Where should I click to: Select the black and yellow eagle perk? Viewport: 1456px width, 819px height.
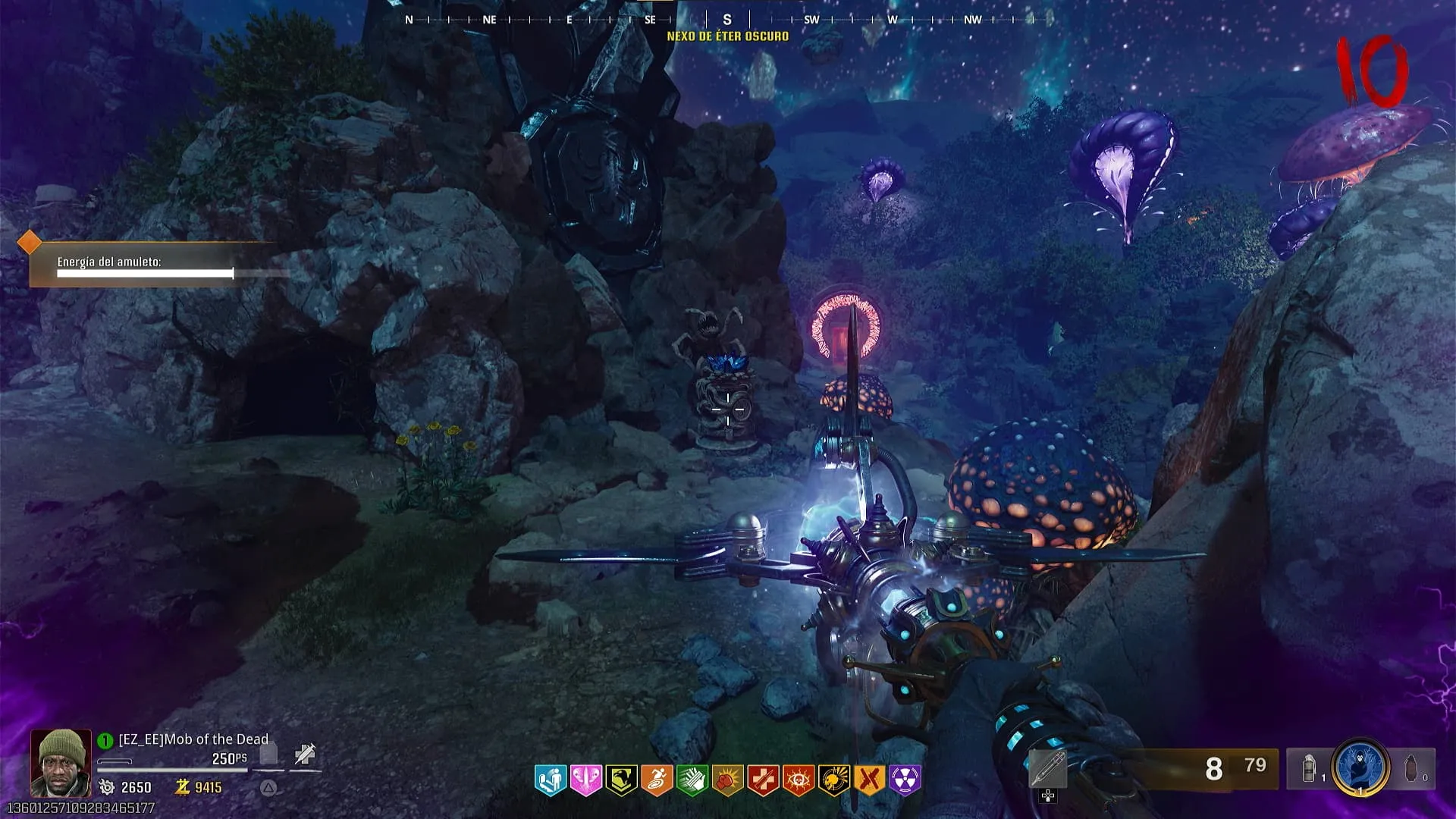click(621, 780)
